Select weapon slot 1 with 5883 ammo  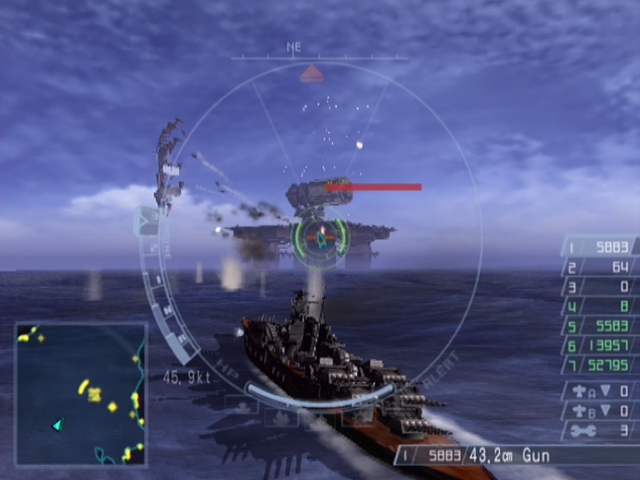600,248
